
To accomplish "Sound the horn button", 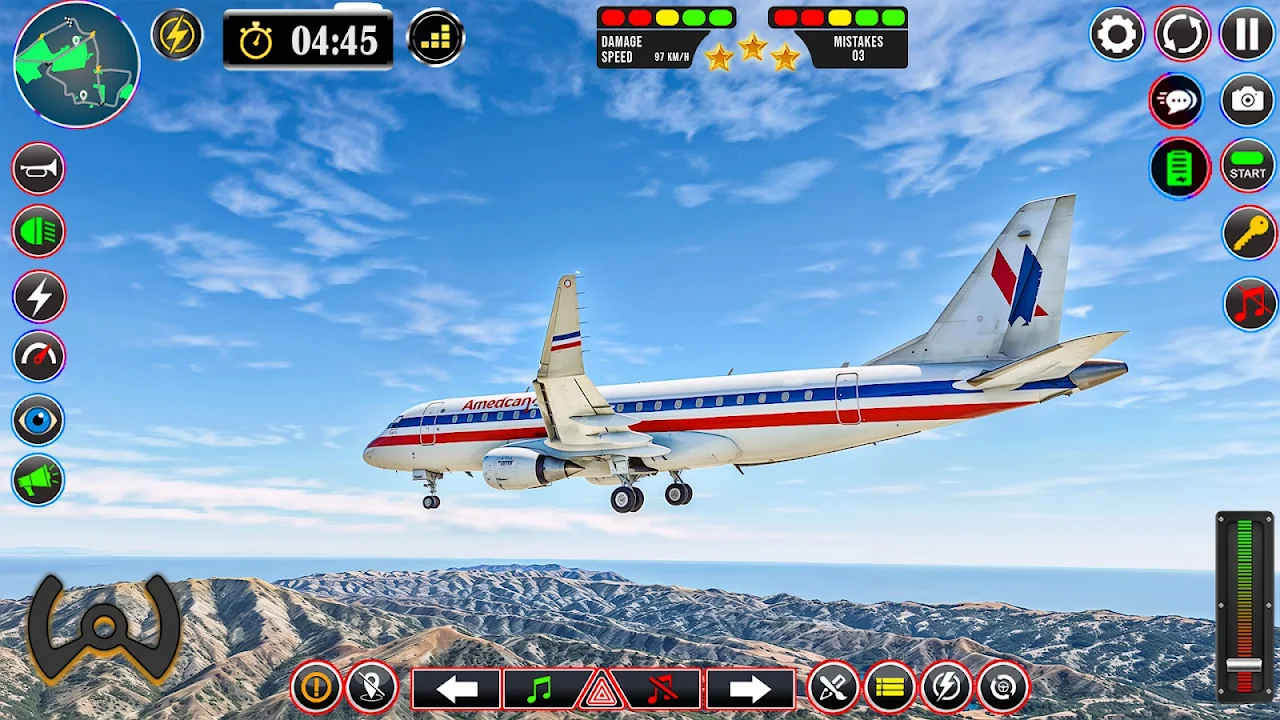I will [39, 169].
